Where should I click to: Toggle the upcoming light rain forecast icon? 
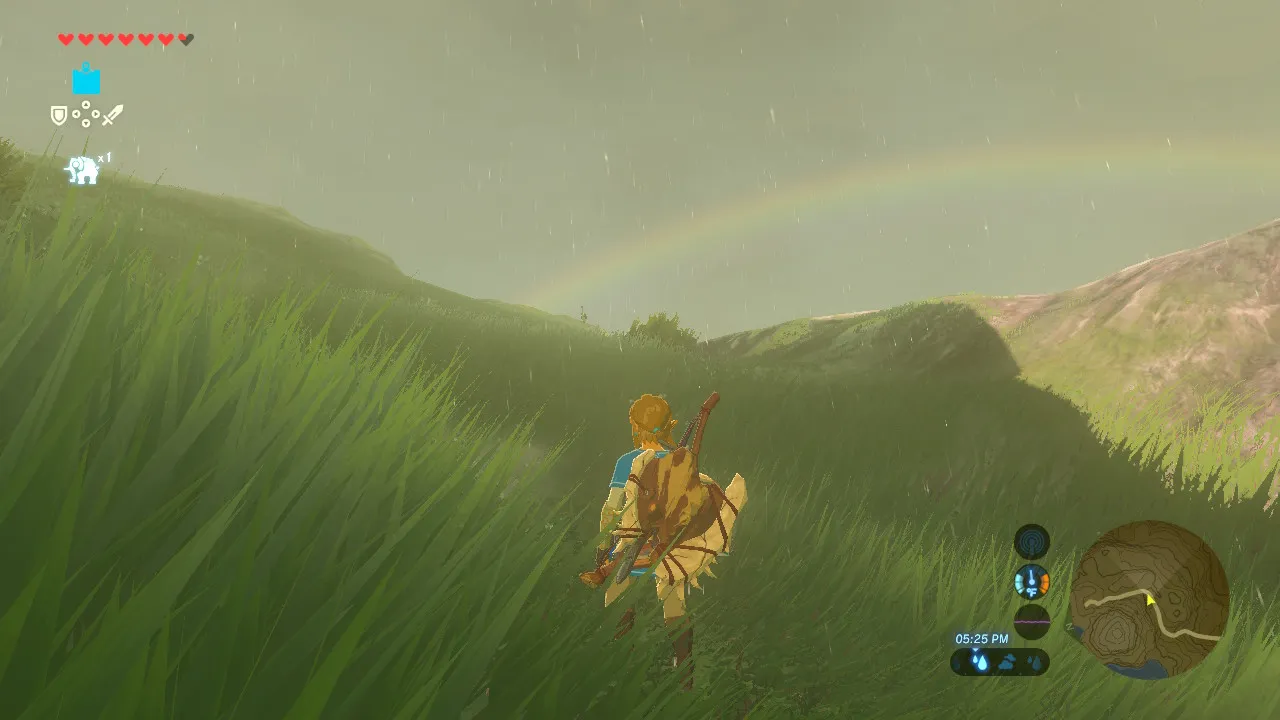pos(1036,662)
